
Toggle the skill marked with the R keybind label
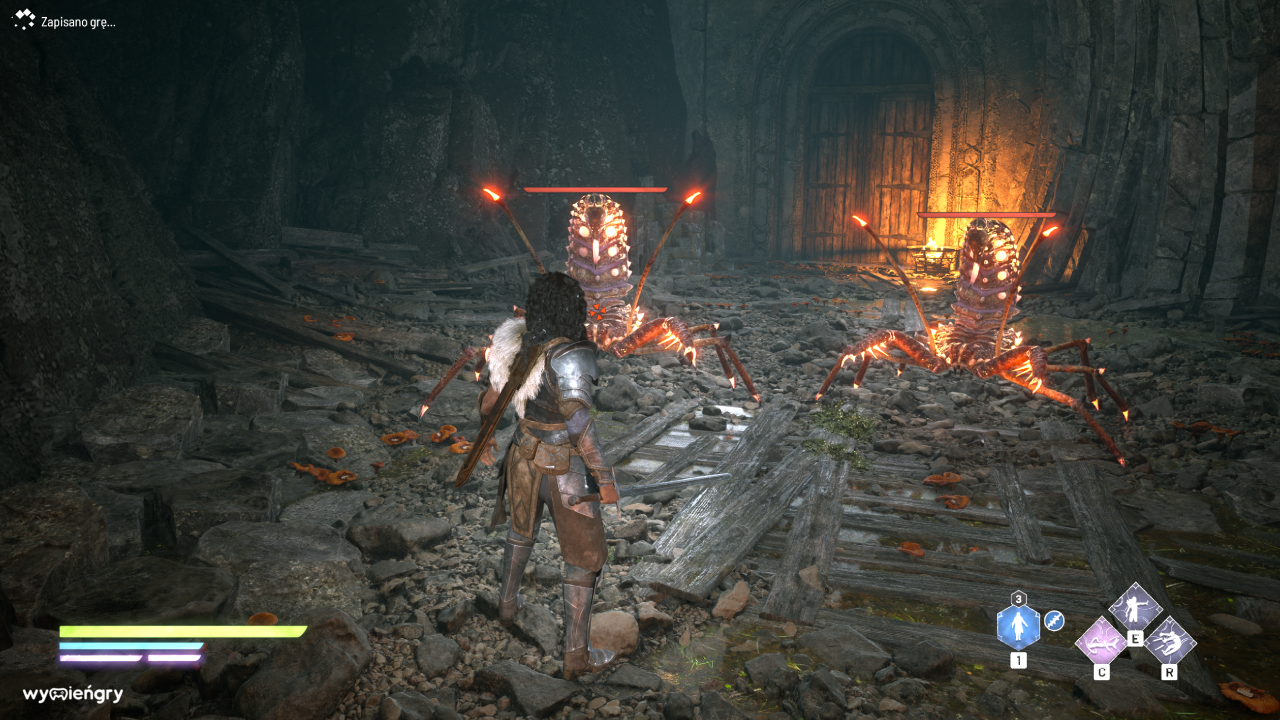pos(1170,672)
